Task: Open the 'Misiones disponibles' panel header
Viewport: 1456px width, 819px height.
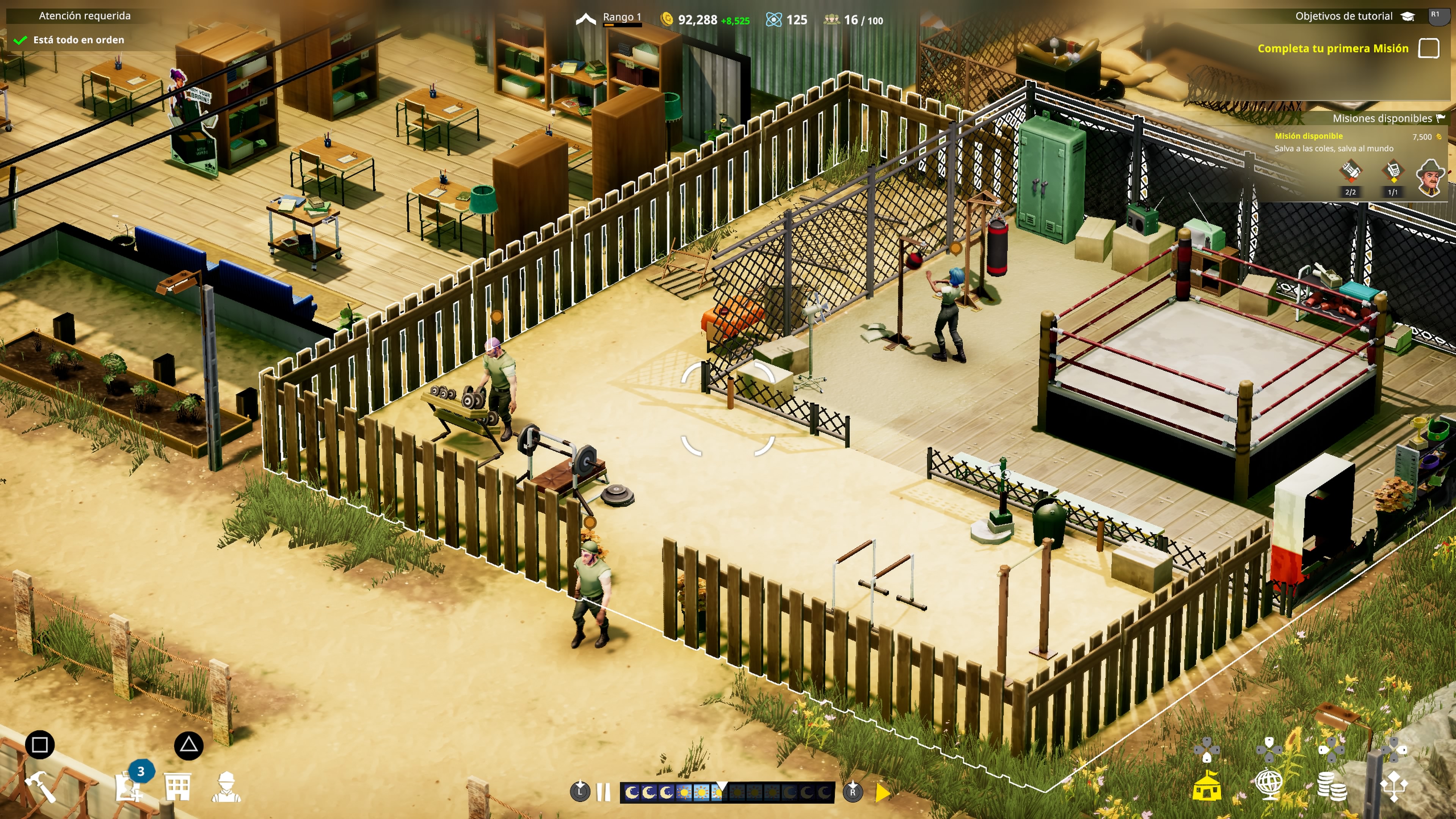Action: click(1381, 118)
